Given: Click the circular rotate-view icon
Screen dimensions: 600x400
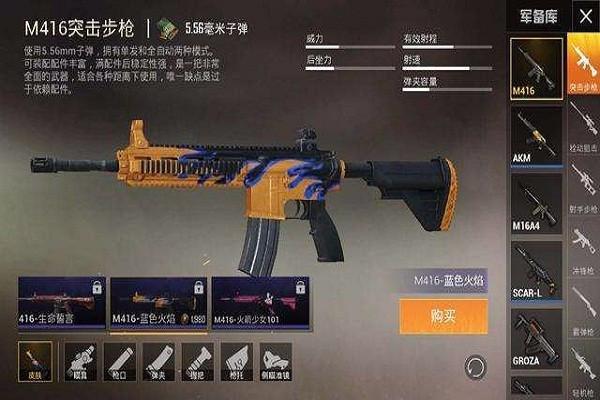Looking at the screenshot, I should 474,365.
